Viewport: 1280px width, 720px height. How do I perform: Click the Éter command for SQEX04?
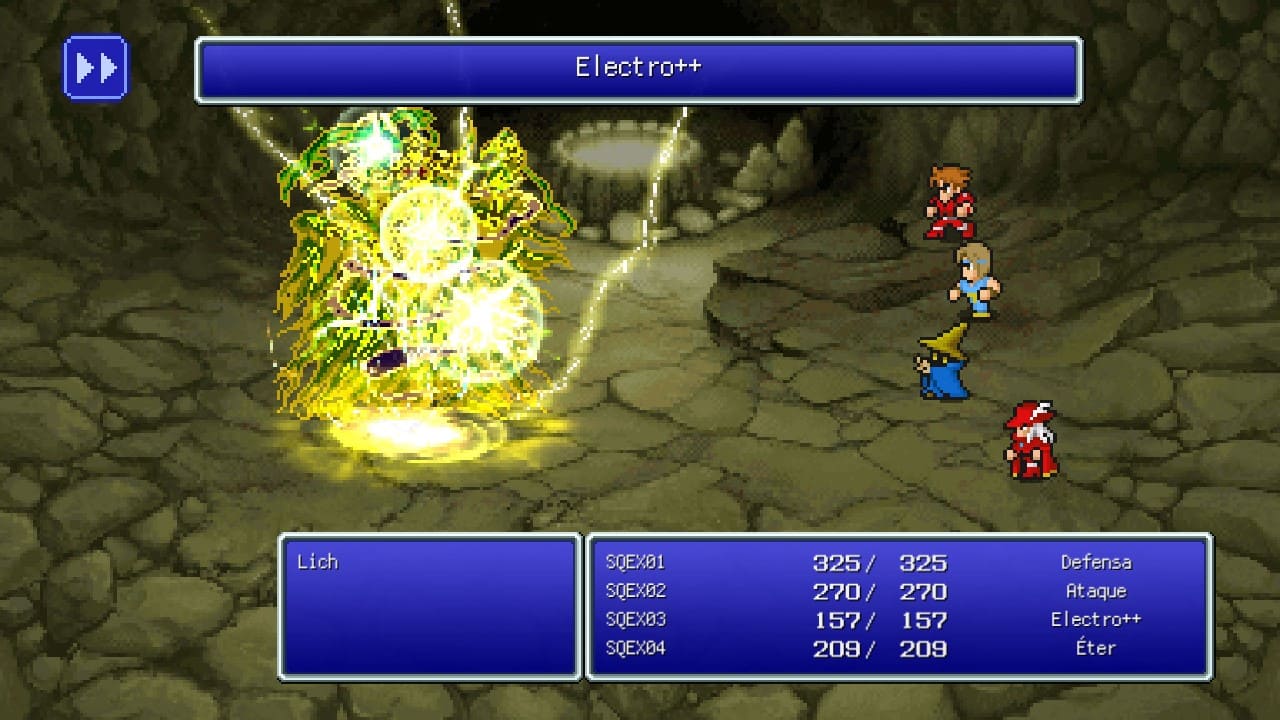1096,648
